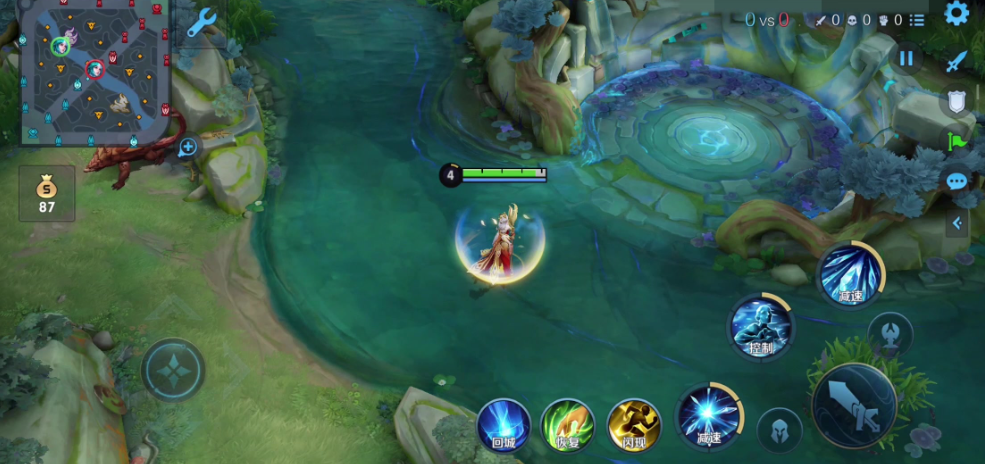The image size is (985, 464).
Task: Click the green flag signal icon
Action: [x=957, y=141]
